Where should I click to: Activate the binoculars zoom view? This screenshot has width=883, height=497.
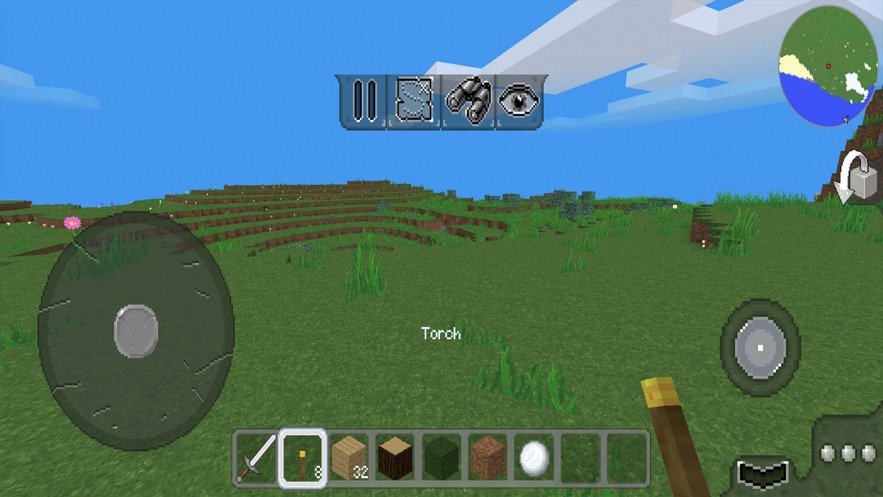click(x=466, y=101)
